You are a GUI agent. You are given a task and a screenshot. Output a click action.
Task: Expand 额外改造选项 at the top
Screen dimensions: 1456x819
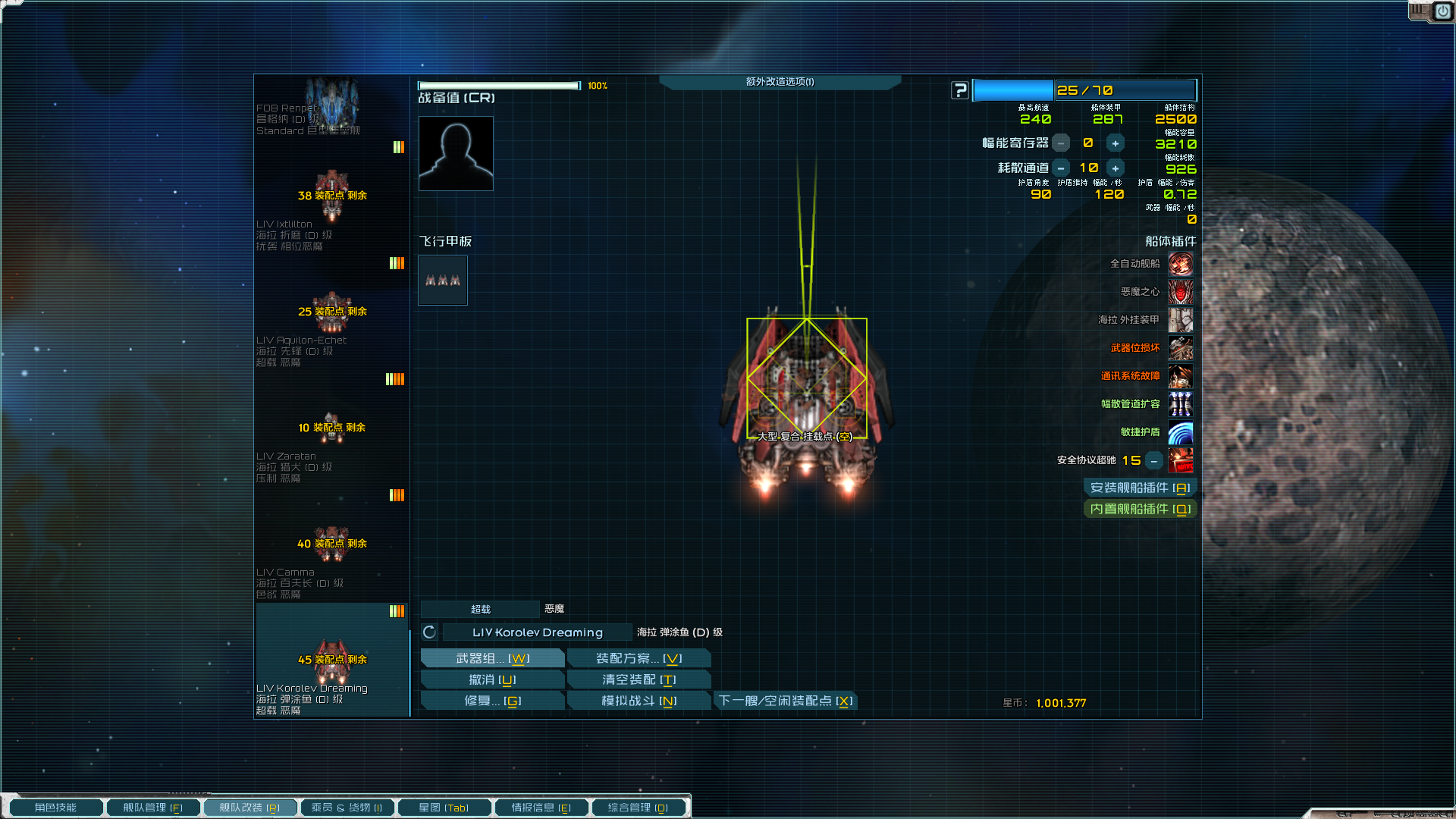[780, 82]
